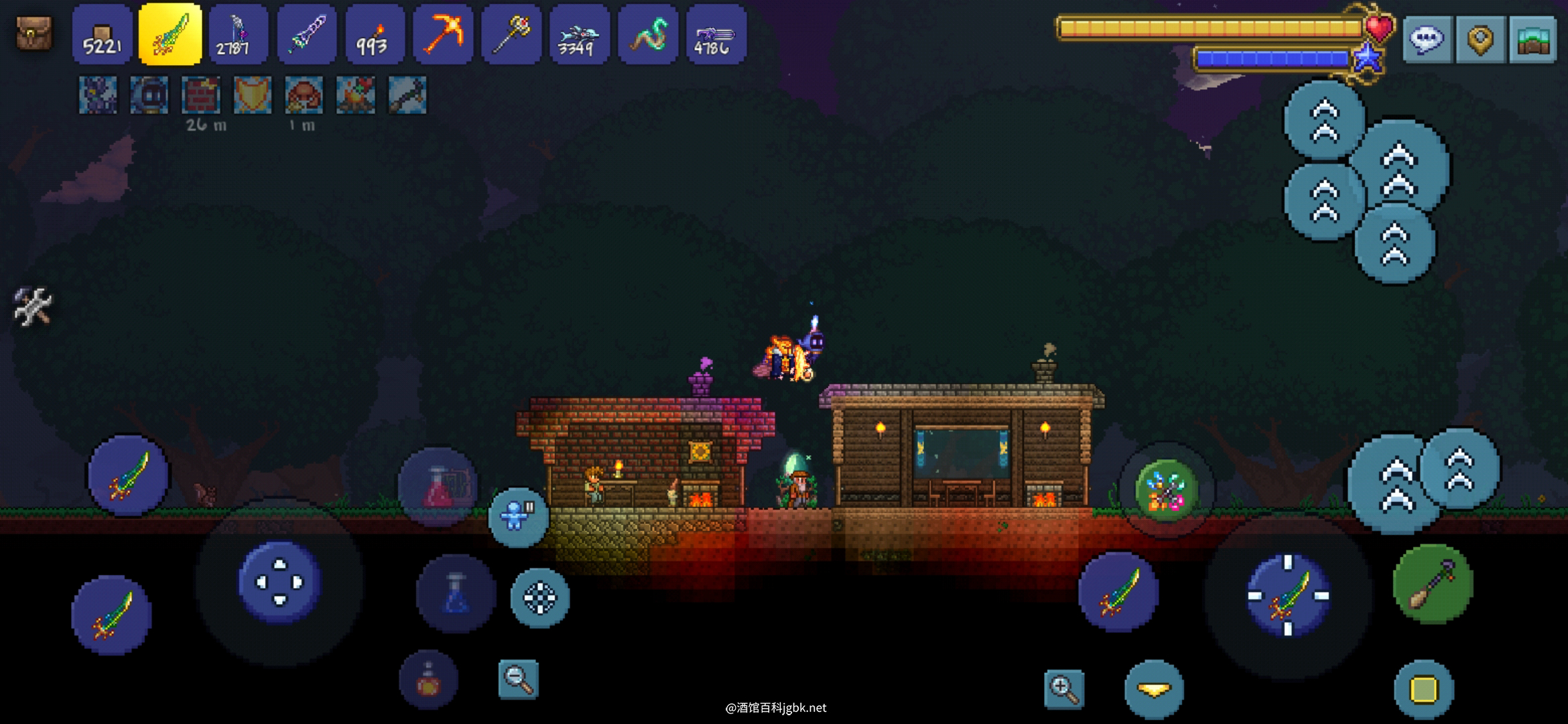Choose the dolphin gun hotbar slot
This screenshot has width=1568, height=724.
click(x=579, y=35)
